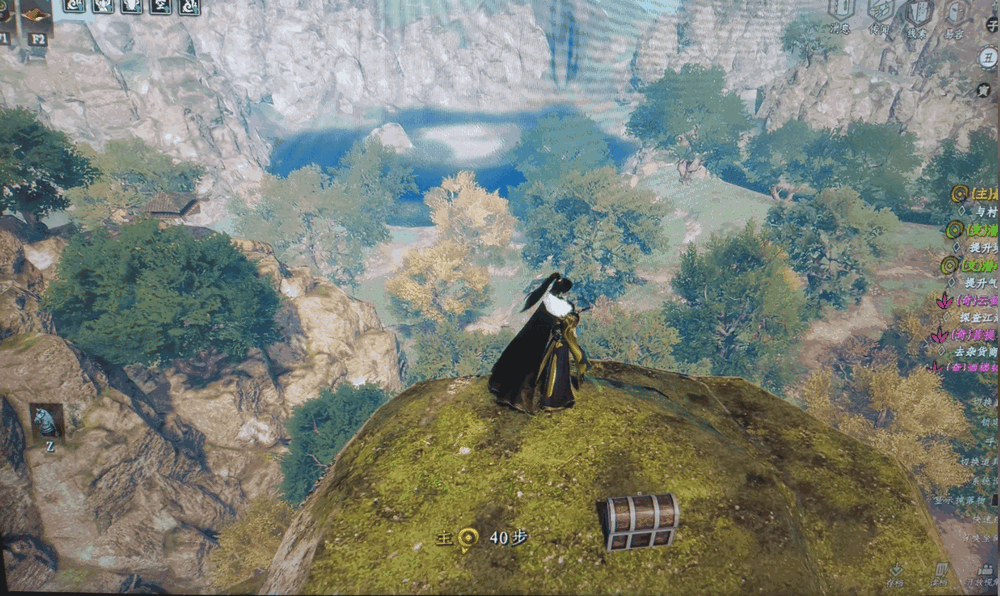Image resolution: width=1000 pixels, height=596 pixels.
Task: Open the 消息 messages panel
Action: point(841,13)
